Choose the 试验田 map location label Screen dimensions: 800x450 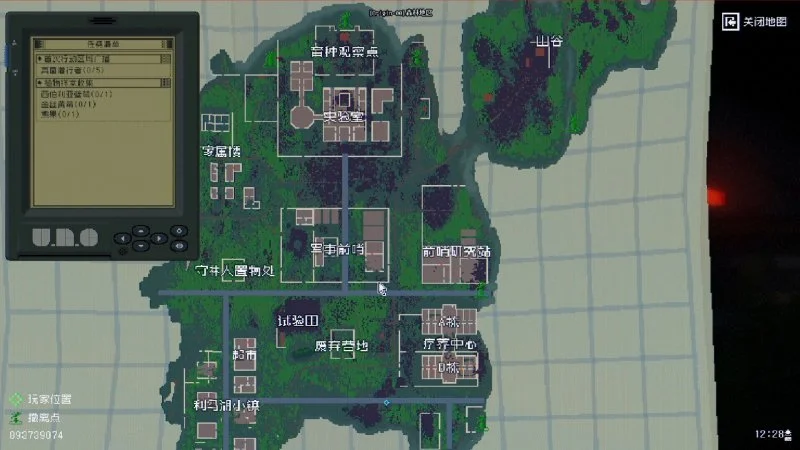pyautogui.click(x=298, y=321)
